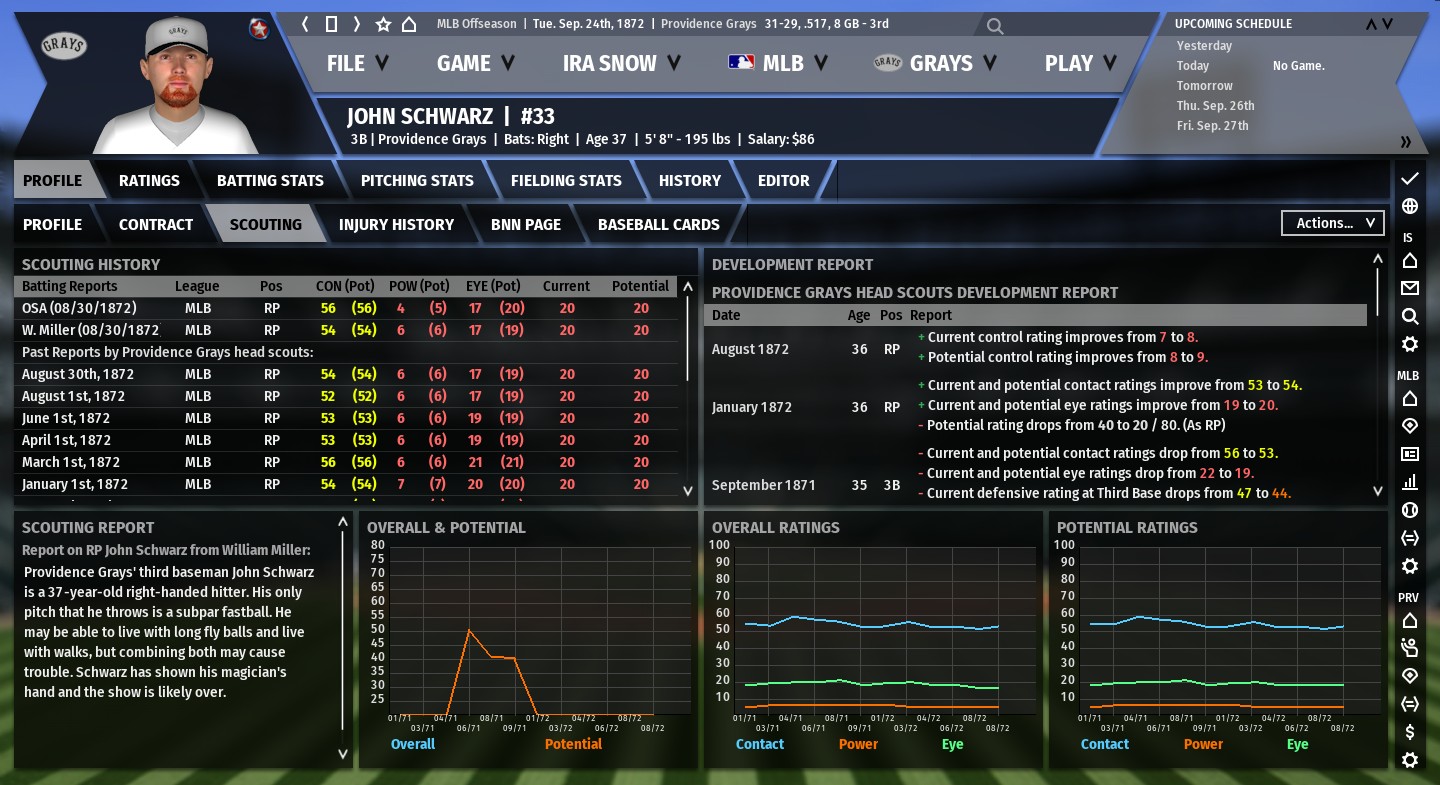This screenshot has height=785, width=1440.
Task: Open the IRA SNOW manager menu
Action: click(x=621, y=63)
